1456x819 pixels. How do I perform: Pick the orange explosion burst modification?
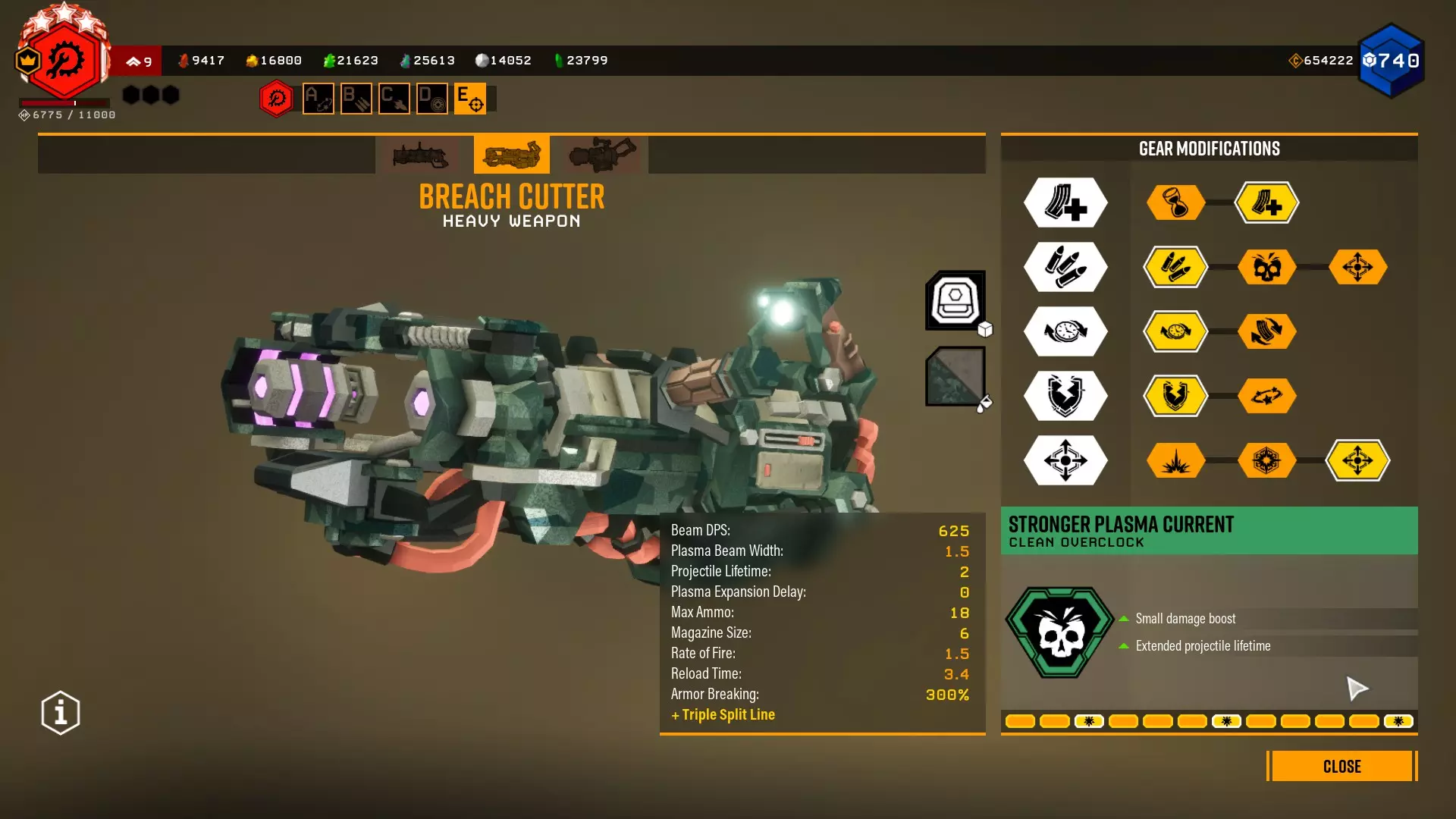pos(1175,460)
